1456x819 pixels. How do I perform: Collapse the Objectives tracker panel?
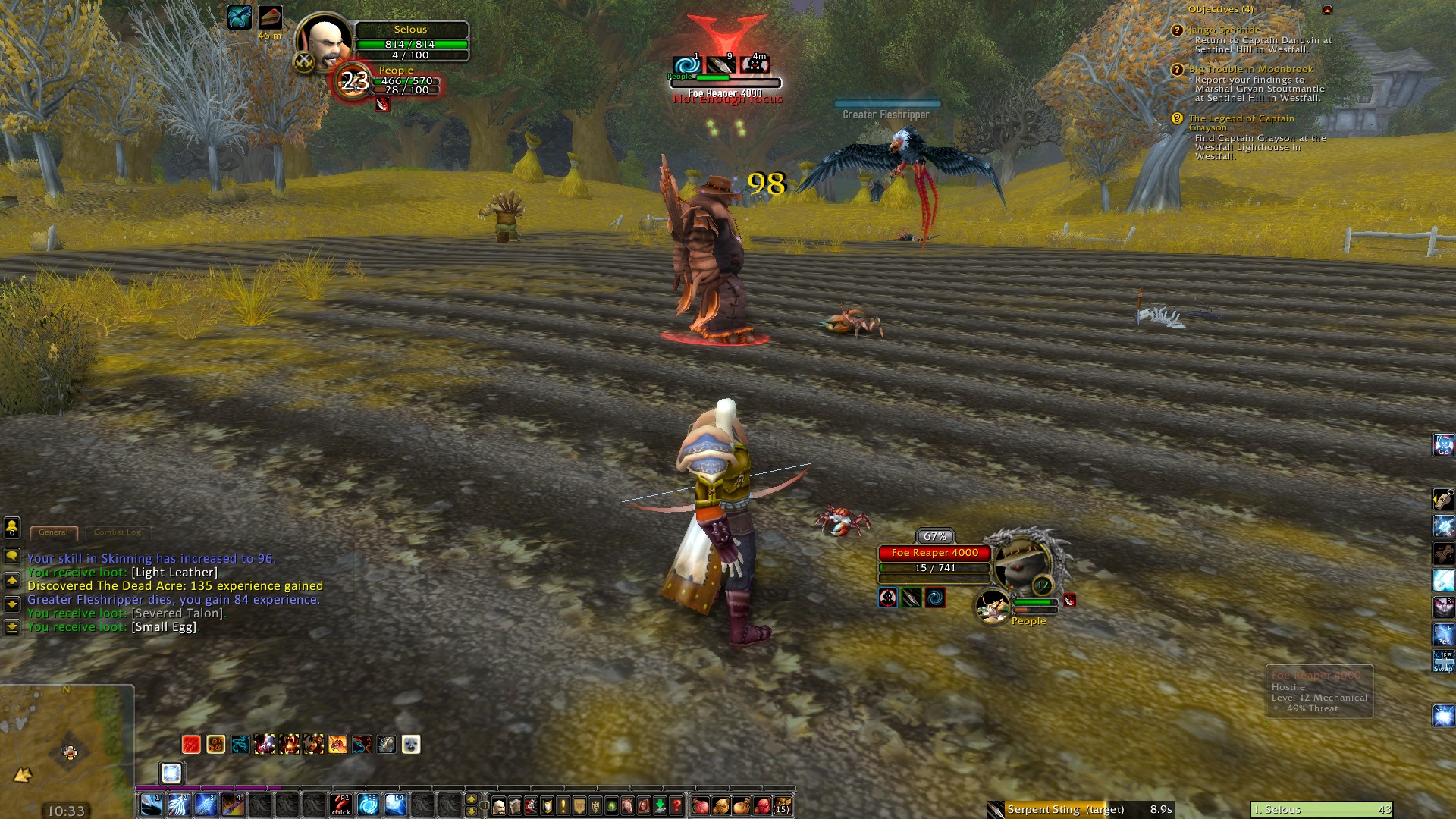tap(1327, 10)
